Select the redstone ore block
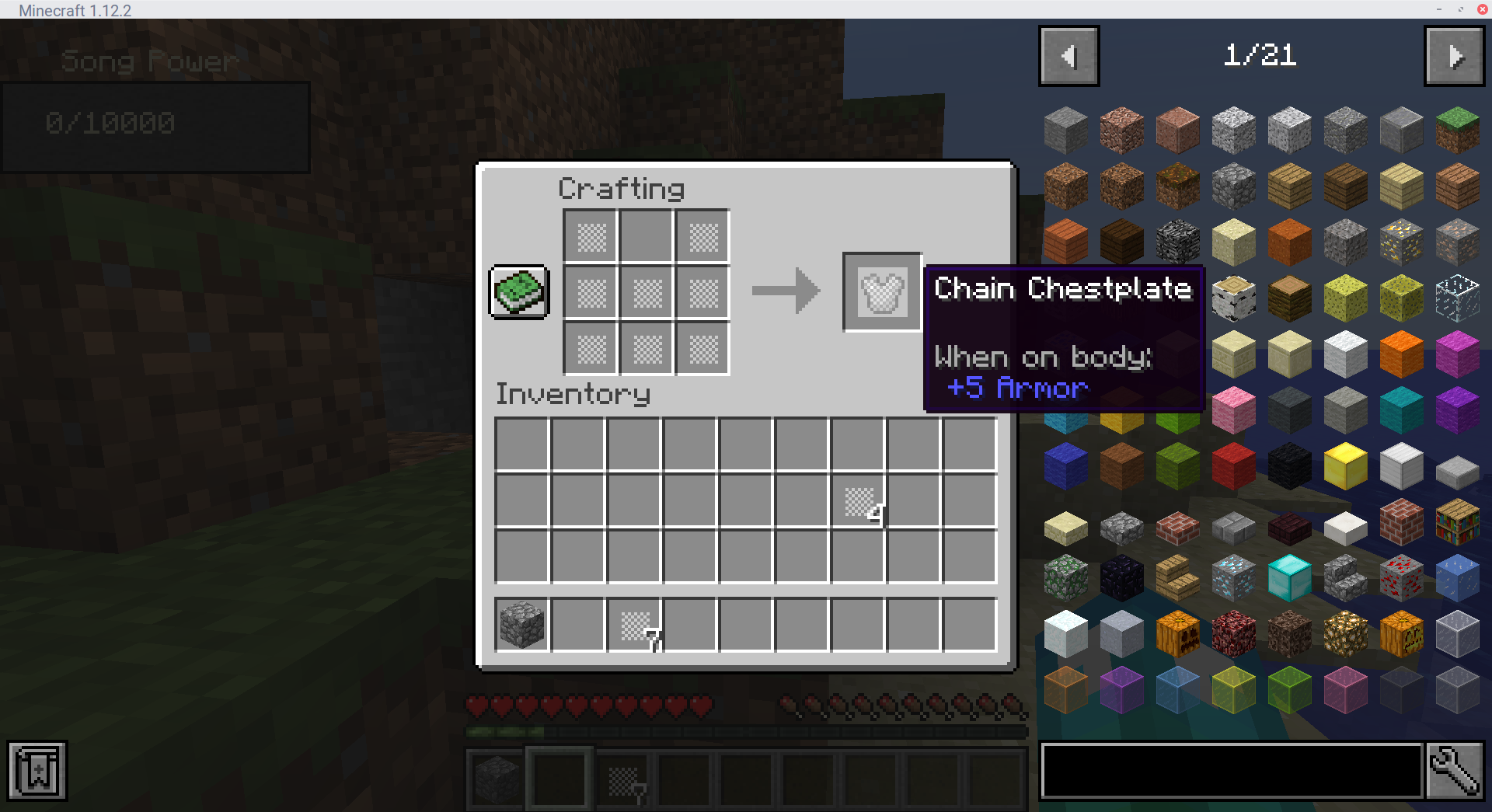Image resolution: width=1492 pixels, height=812 pixels. coord(1401,577)
